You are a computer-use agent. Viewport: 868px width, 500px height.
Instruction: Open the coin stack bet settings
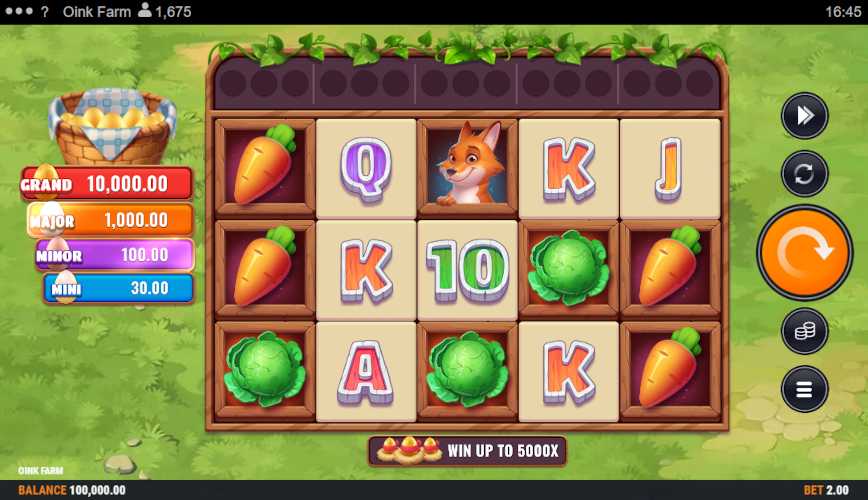click(x=804, y=332)
